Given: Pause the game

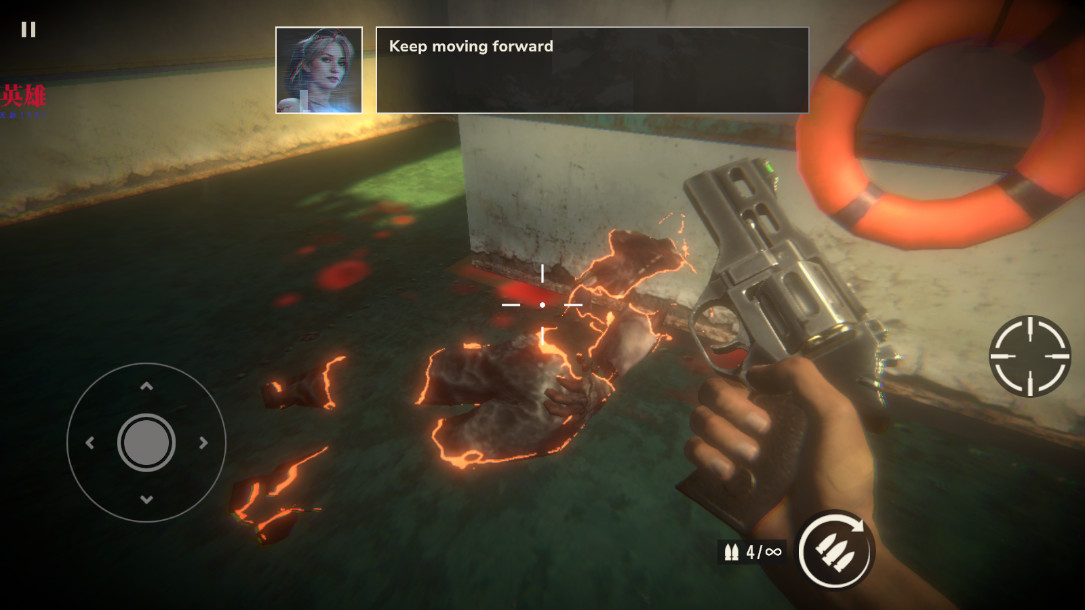Looking at the screenshot, I should pyautogui.click(x=28, y=30).
